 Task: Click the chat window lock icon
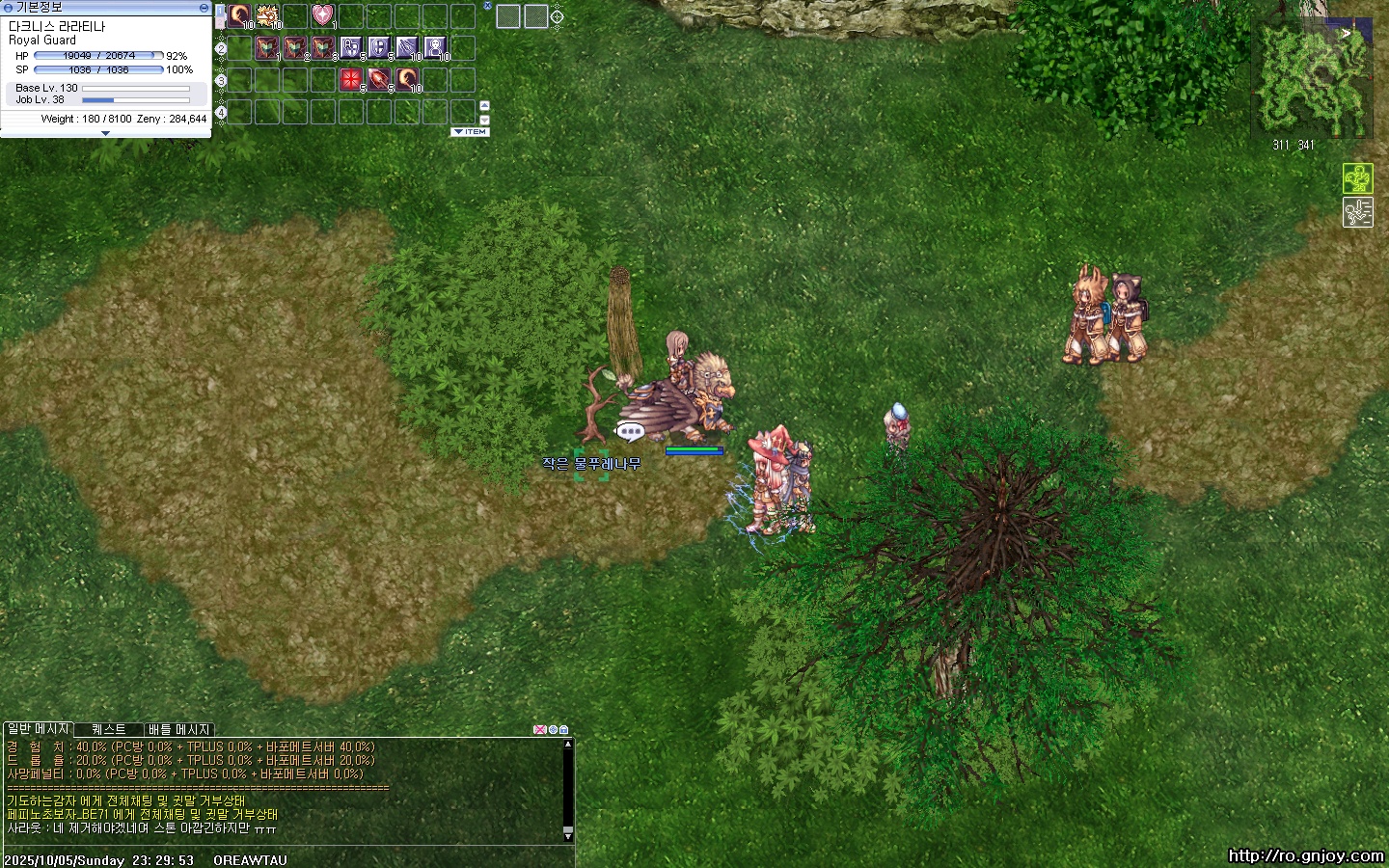click(564, 730)
